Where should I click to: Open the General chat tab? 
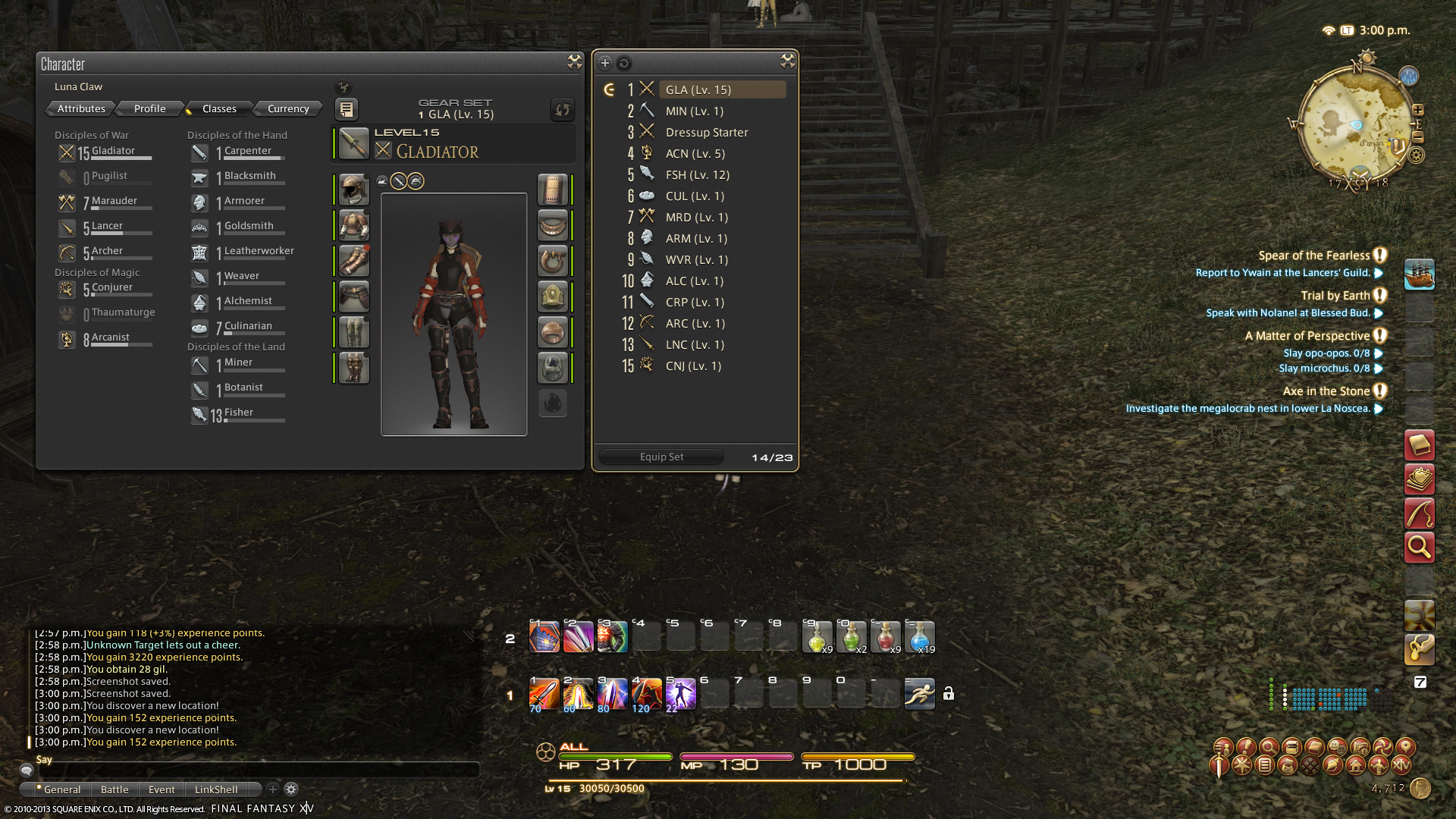pyautogui.click(x=61, y=789)
